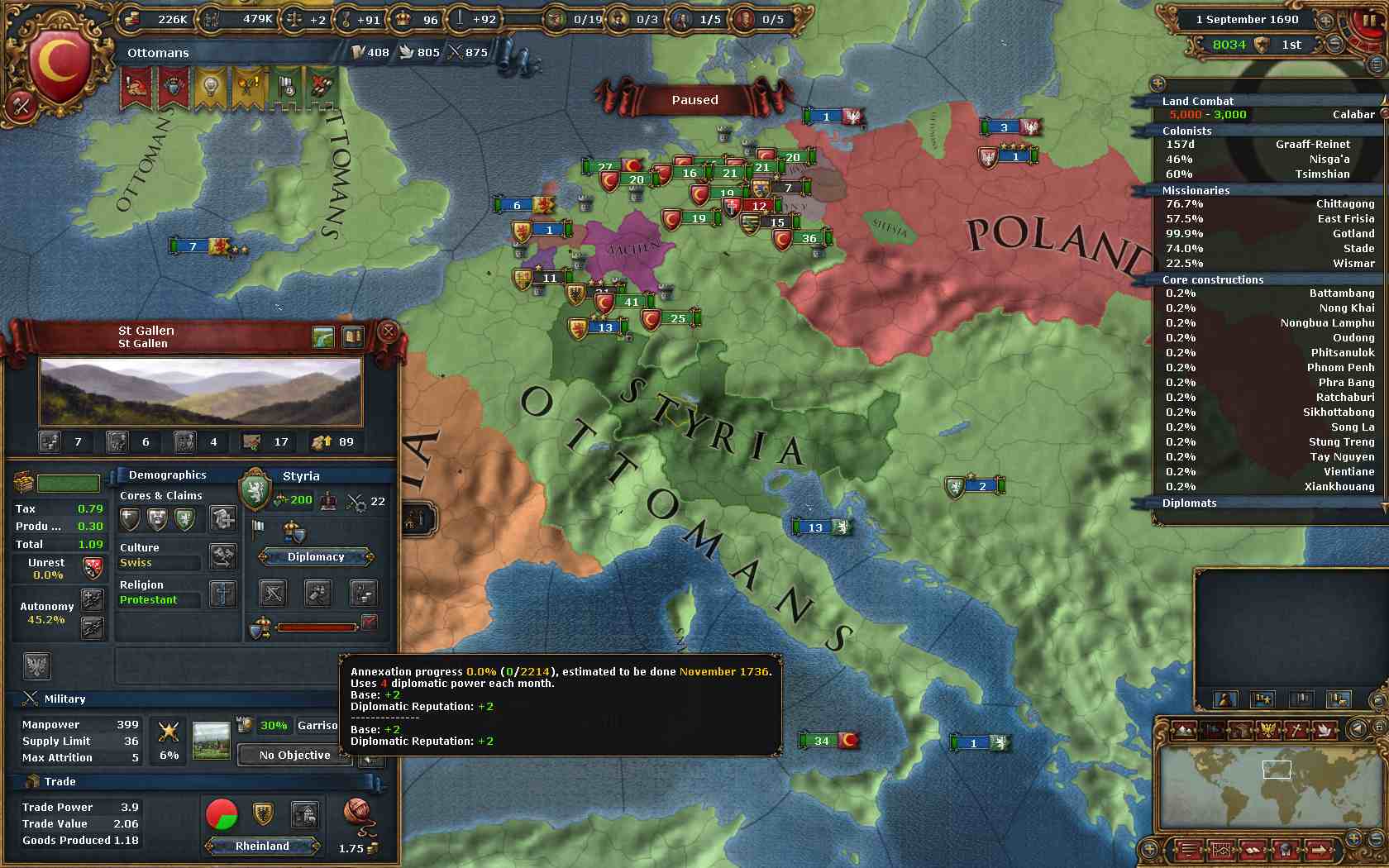Select the terrain mountains map mode
1389x868 pixels.
coord(1185,730)
